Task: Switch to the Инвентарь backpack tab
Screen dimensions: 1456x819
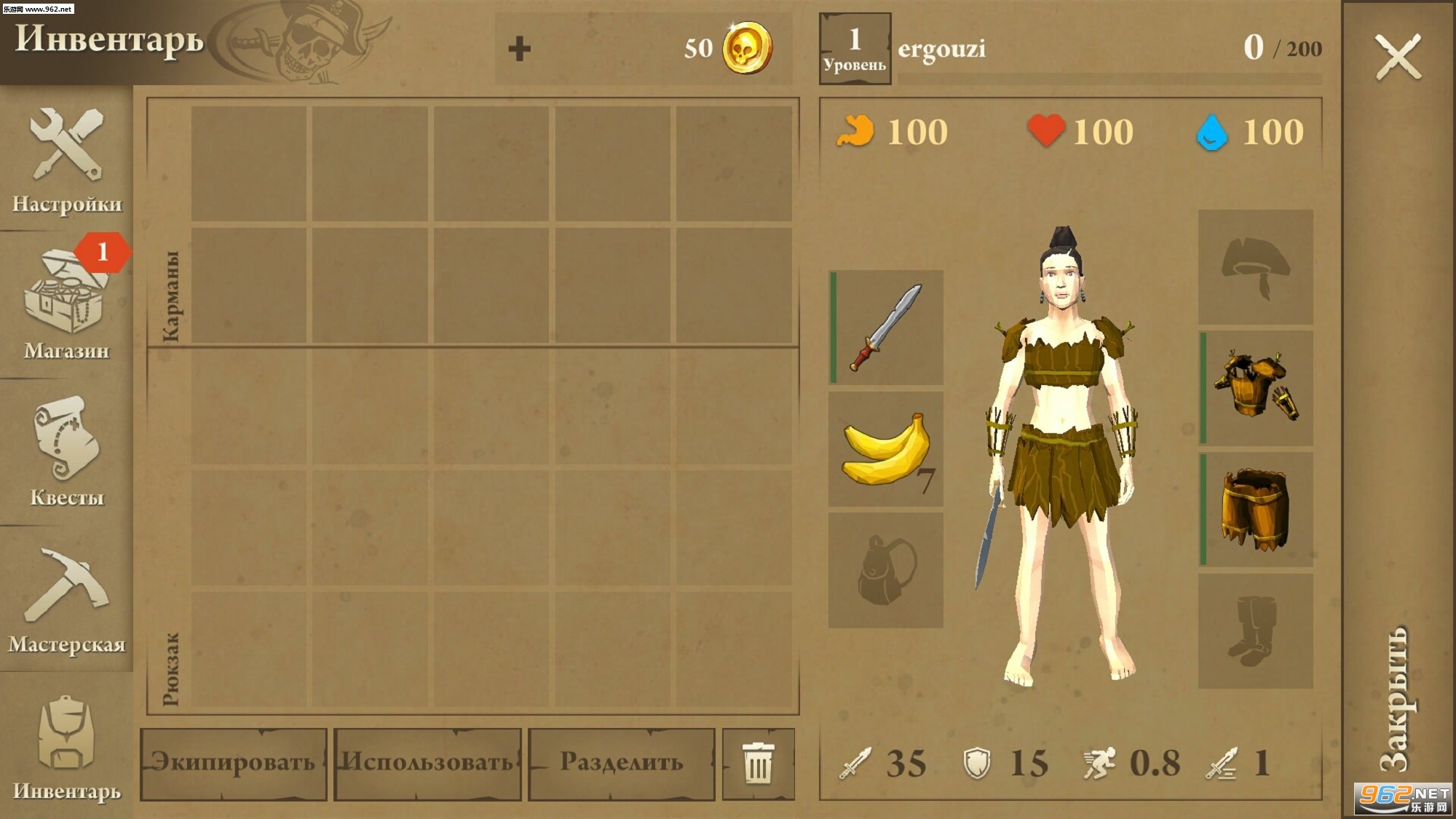Action: pyautogui.click(x=66, y=746)
